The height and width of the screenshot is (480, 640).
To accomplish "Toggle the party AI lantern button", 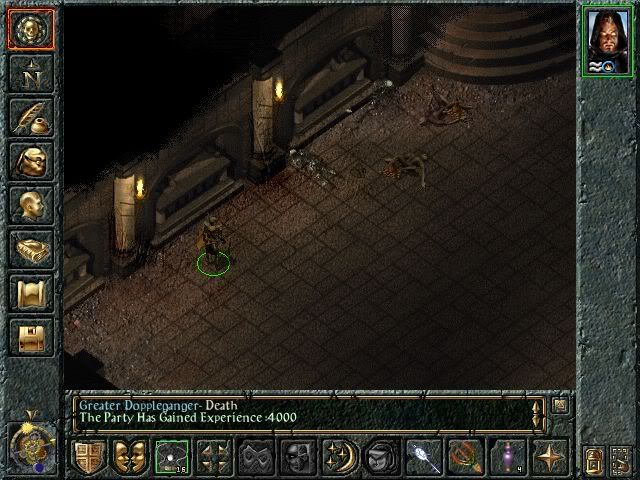I will (x=594, y=458).
